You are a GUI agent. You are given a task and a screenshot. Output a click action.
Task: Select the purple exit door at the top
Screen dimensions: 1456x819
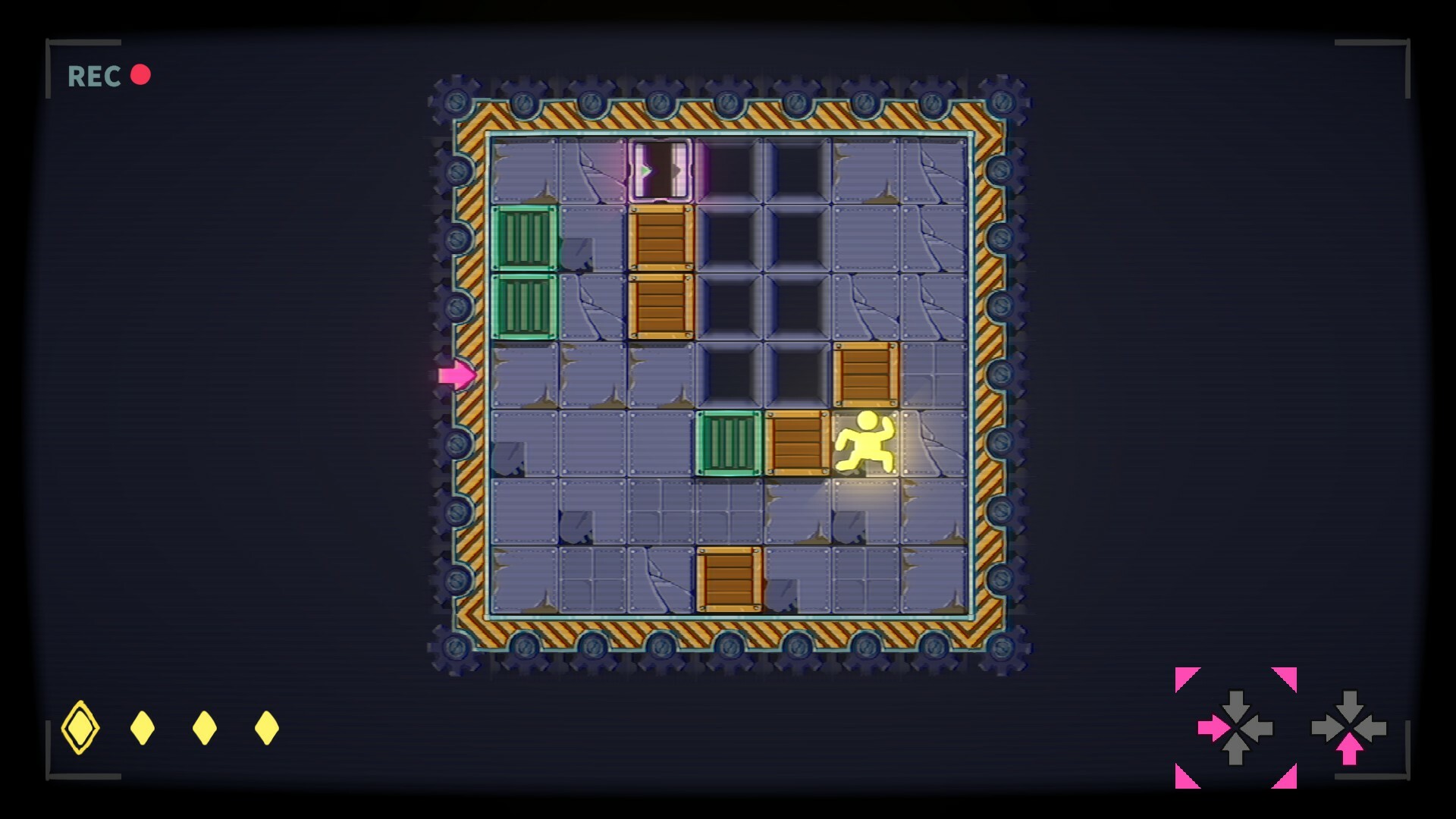pyautogui.click(x=659, y=168)
